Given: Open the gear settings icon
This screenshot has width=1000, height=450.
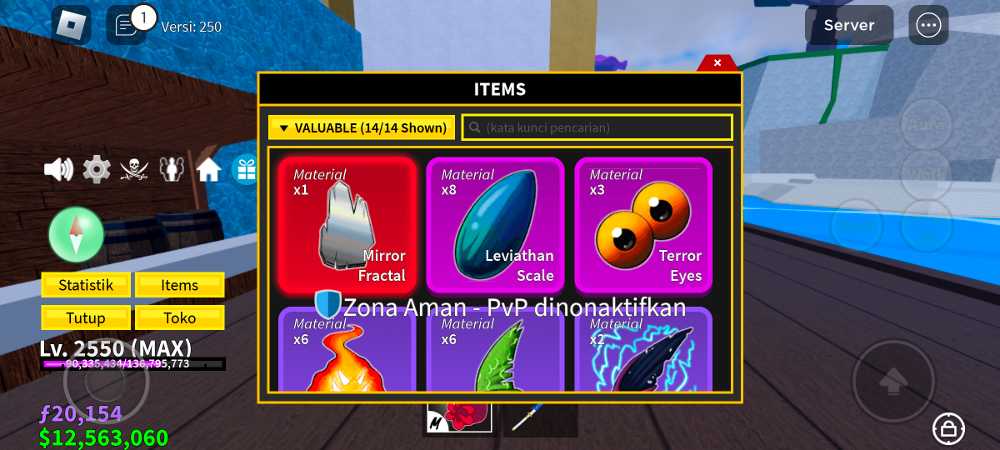Looking at the screenshot, I should [x=96, y=170].
